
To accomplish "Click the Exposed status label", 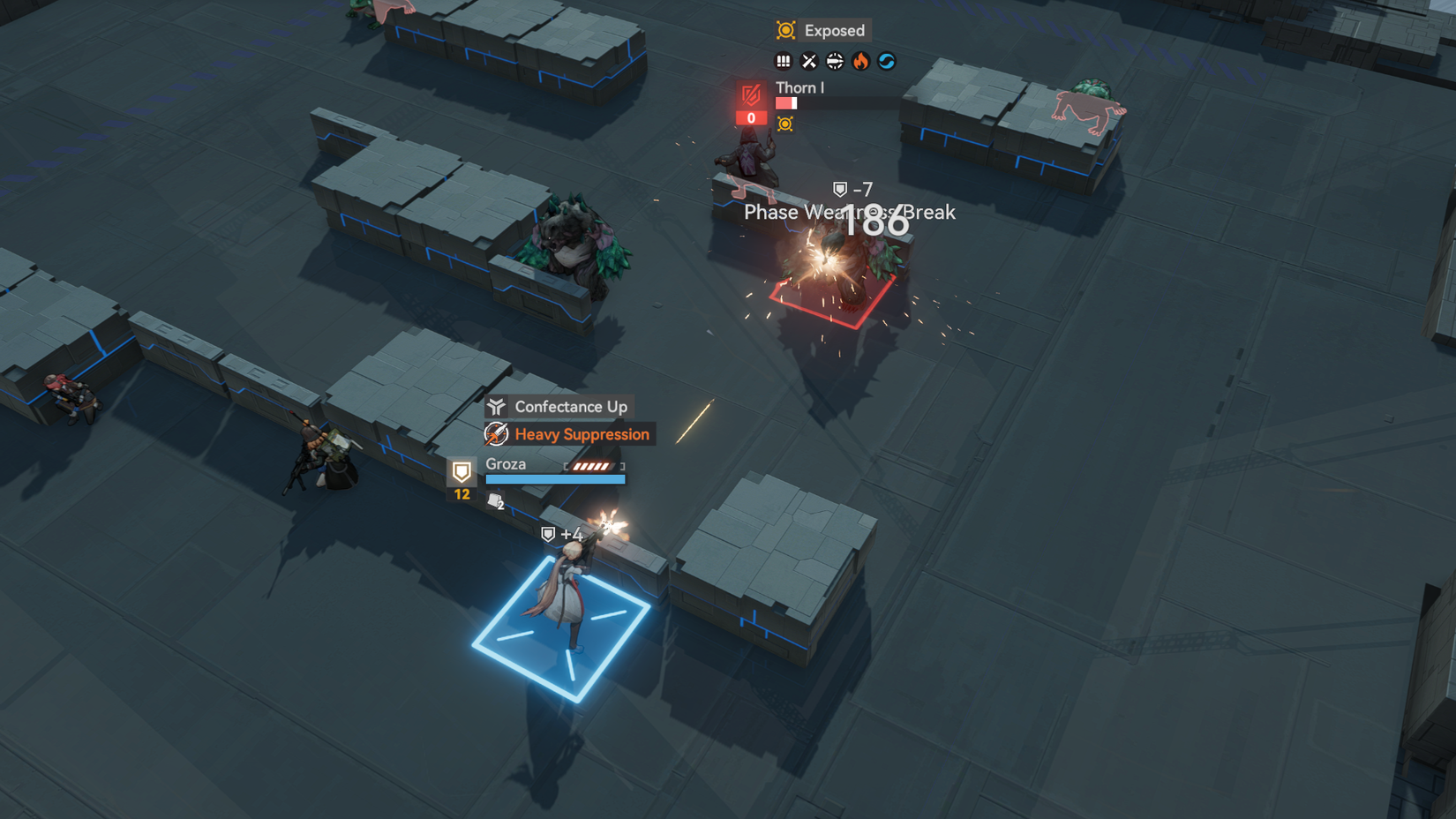I will [833, 30].
